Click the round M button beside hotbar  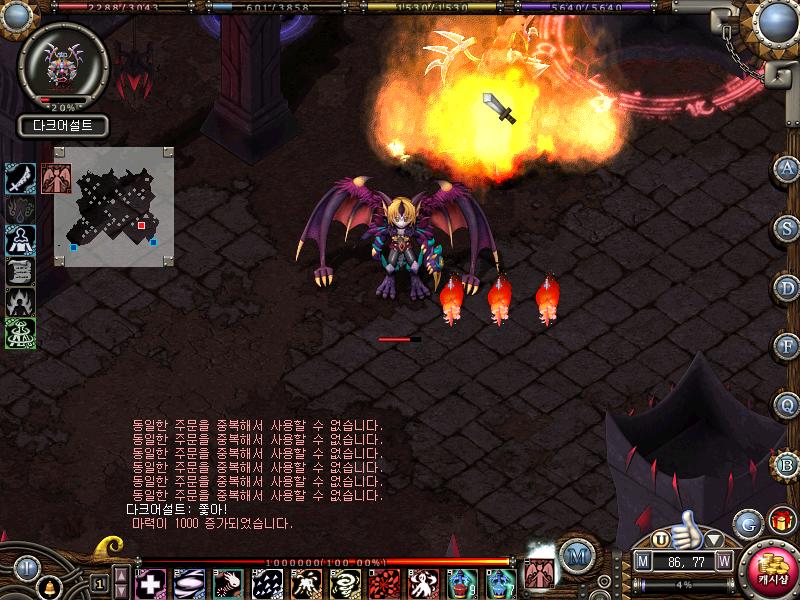[575, 556]
